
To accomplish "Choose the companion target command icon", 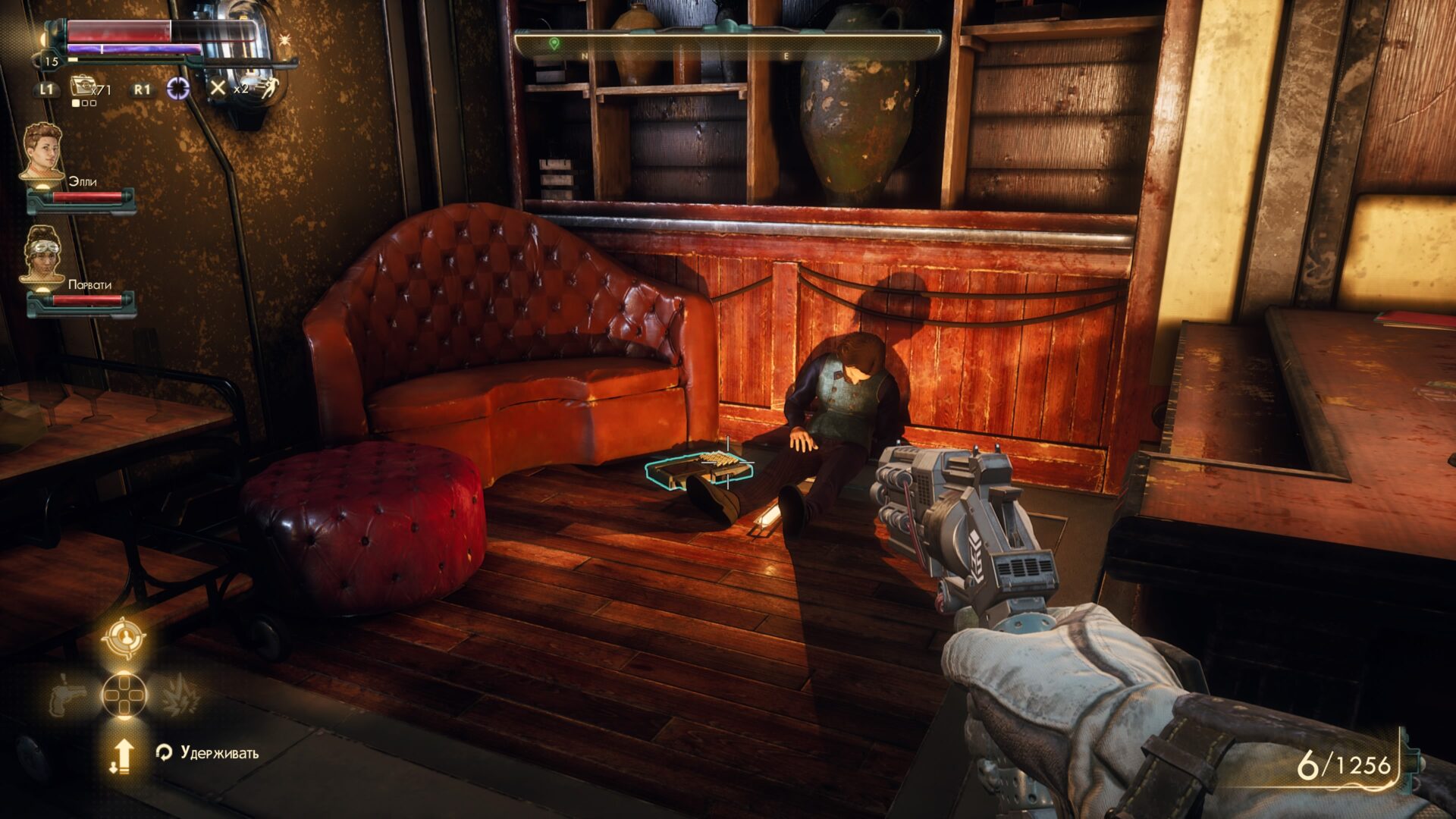I will point(124,639).
